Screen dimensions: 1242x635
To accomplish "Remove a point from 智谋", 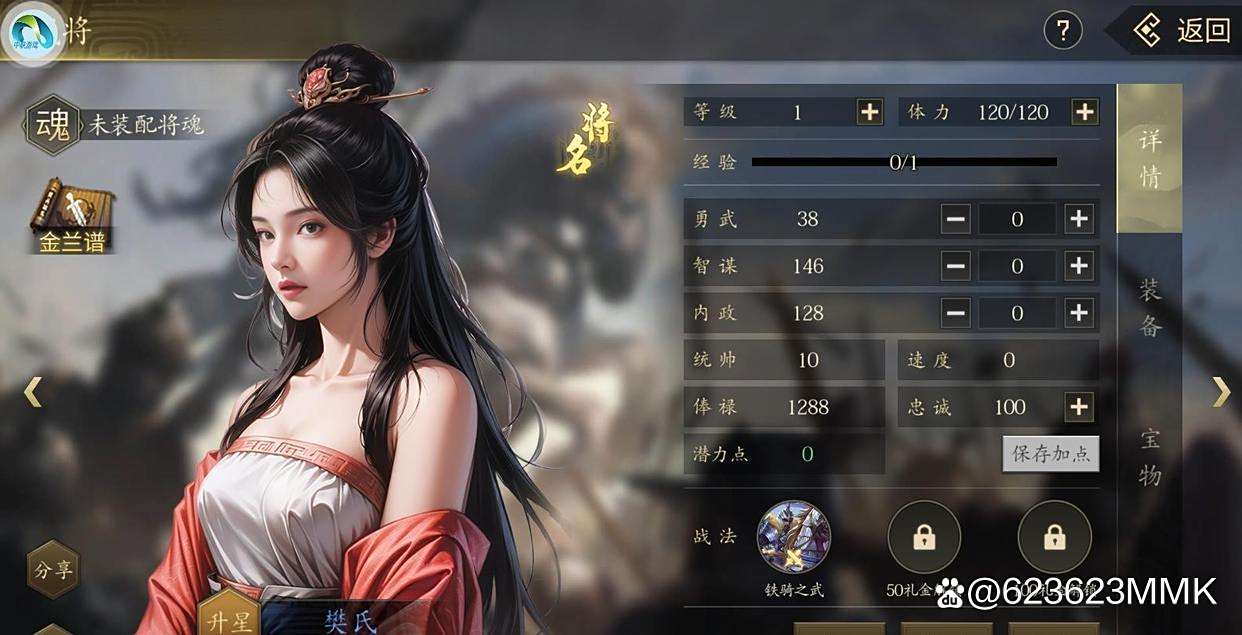I will click(x=955, y=265).
